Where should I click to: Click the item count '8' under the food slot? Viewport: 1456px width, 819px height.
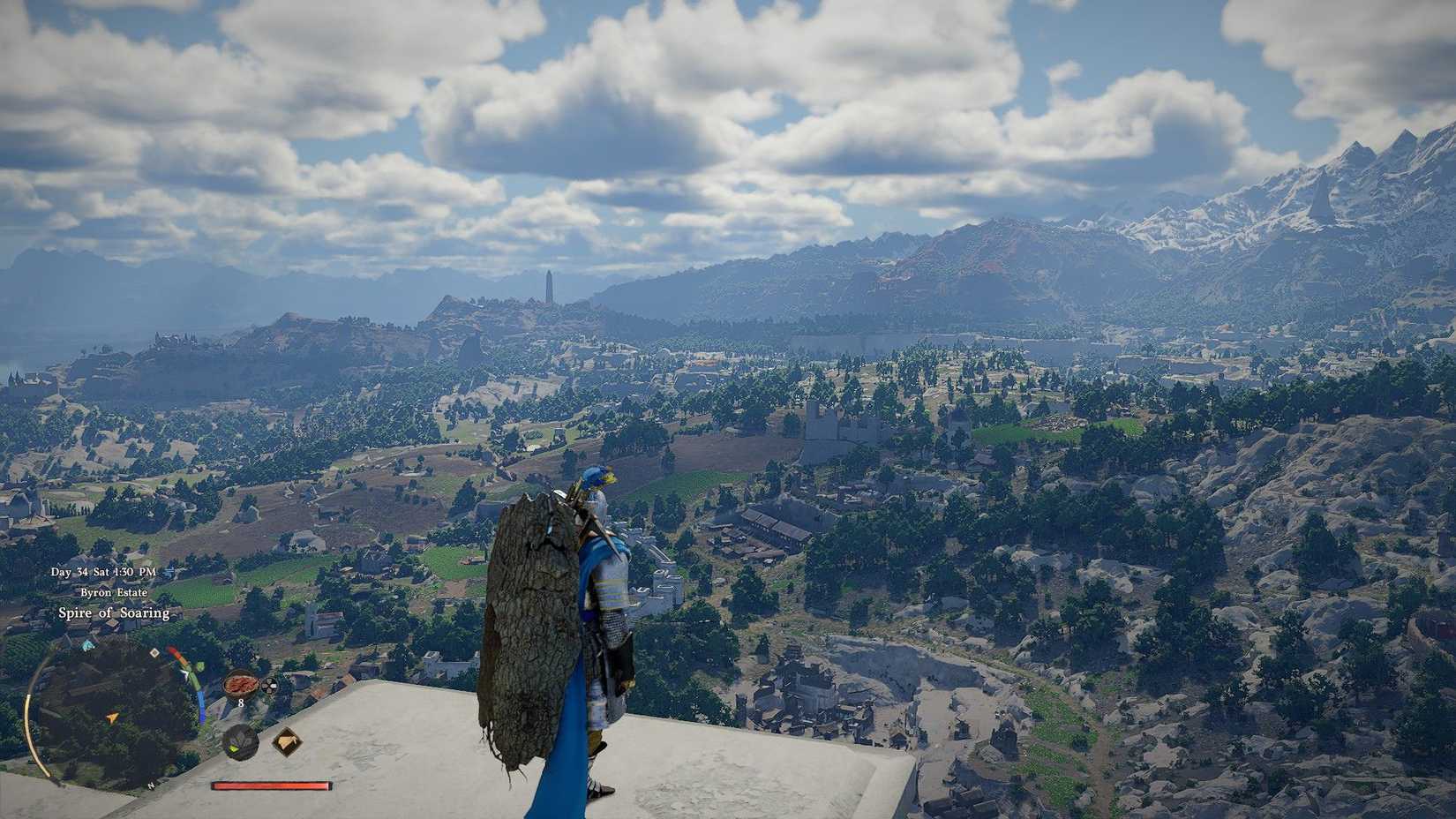[241, 703]
